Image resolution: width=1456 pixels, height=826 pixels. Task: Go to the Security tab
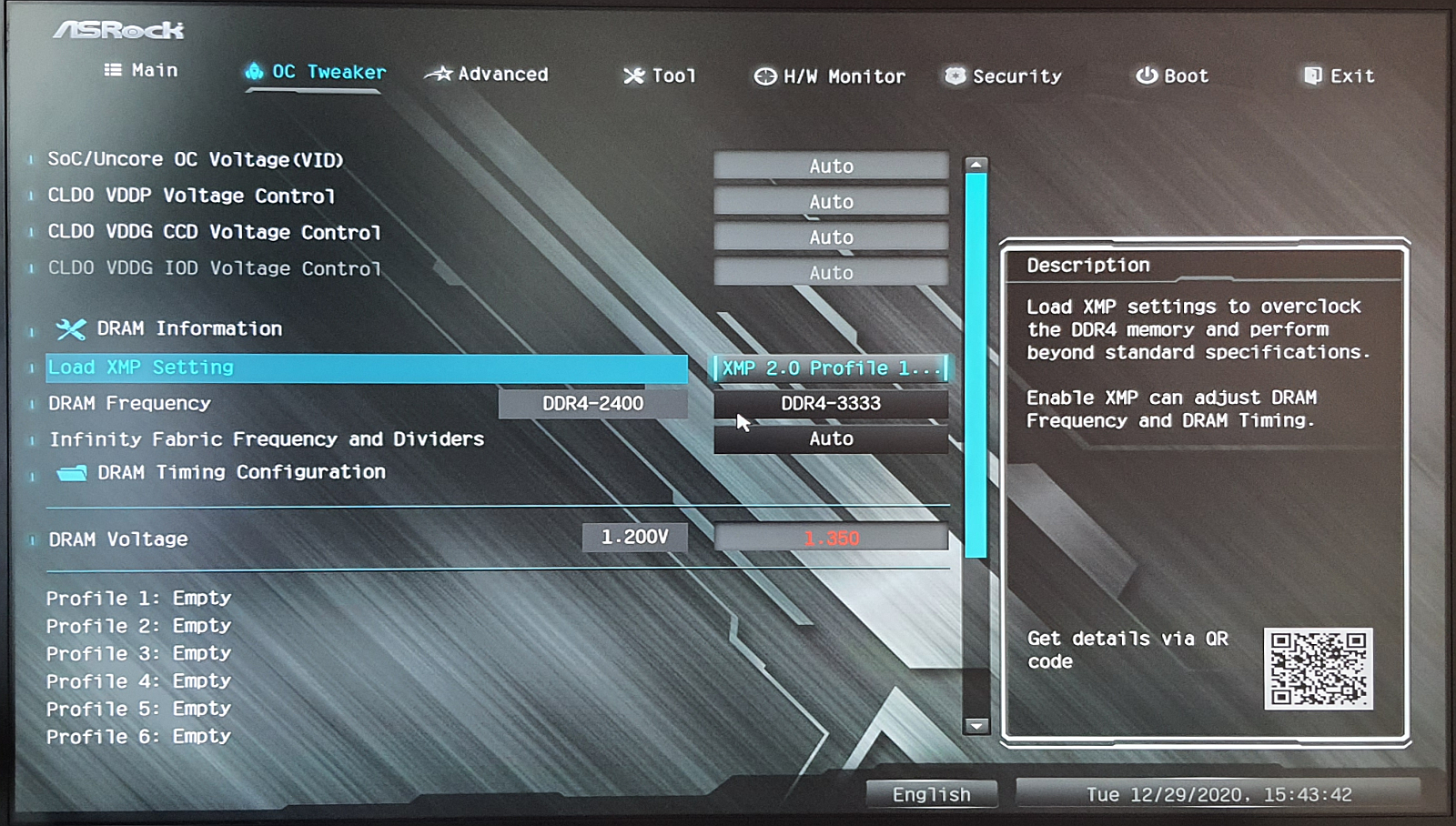pyautogui.click(x=1004, y=76)
